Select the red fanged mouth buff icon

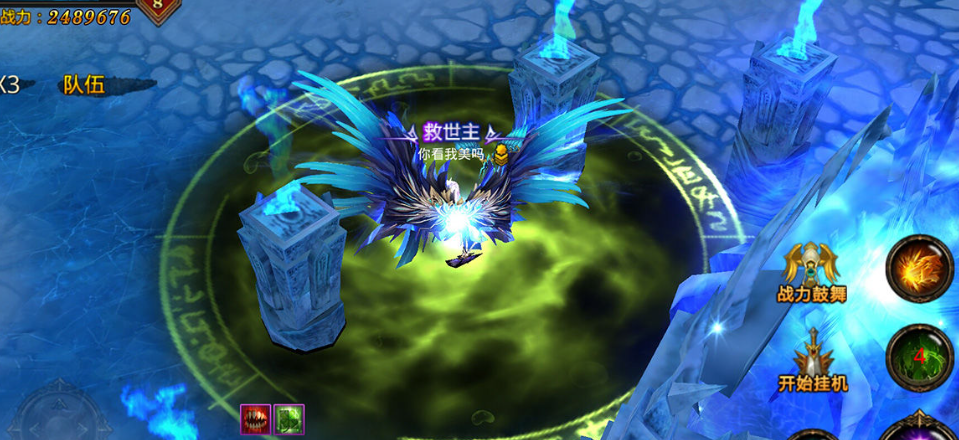(255, 419)
